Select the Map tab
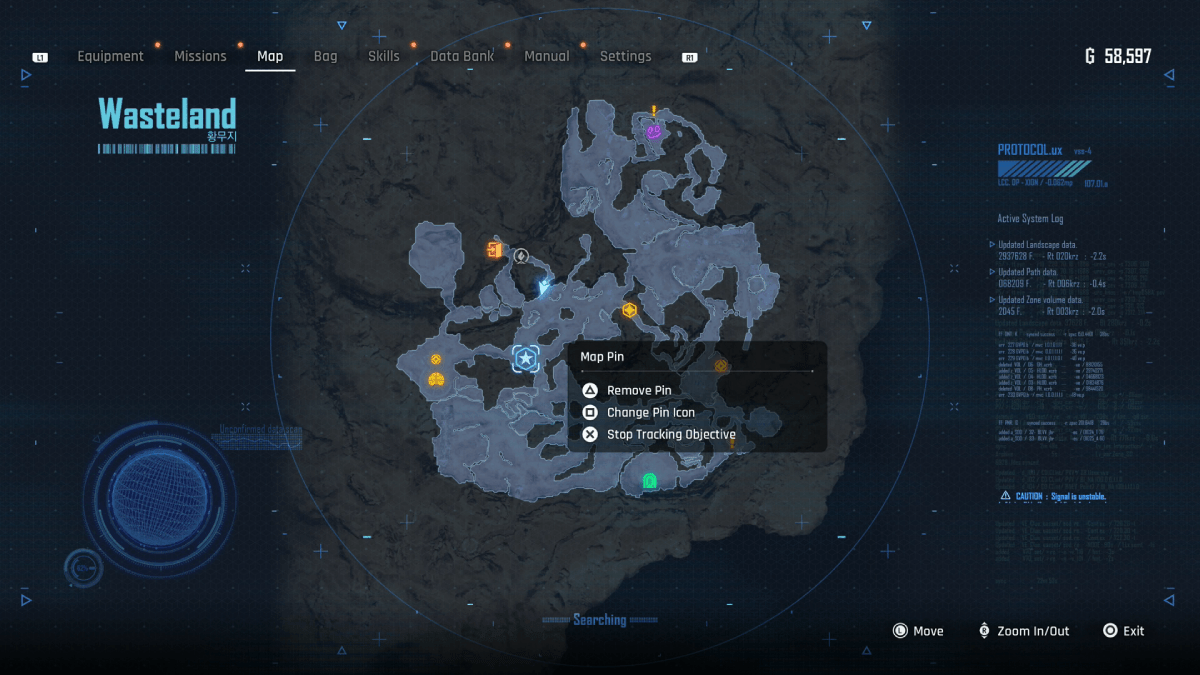The width and height of the screenshot is (1200, 675). coord(270,57)
